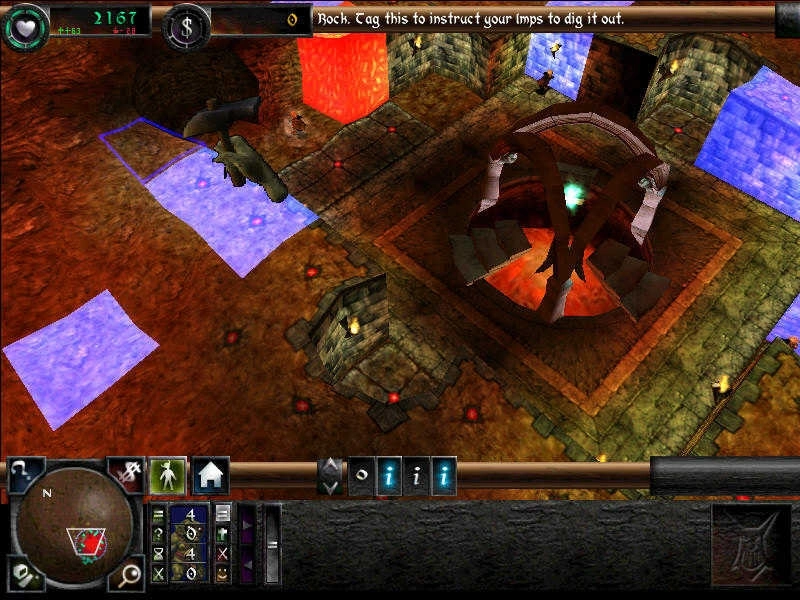The width and height of the screenshot is (800, 600).
Task: Select the green cross health filter
Action: tap(222, 533)
